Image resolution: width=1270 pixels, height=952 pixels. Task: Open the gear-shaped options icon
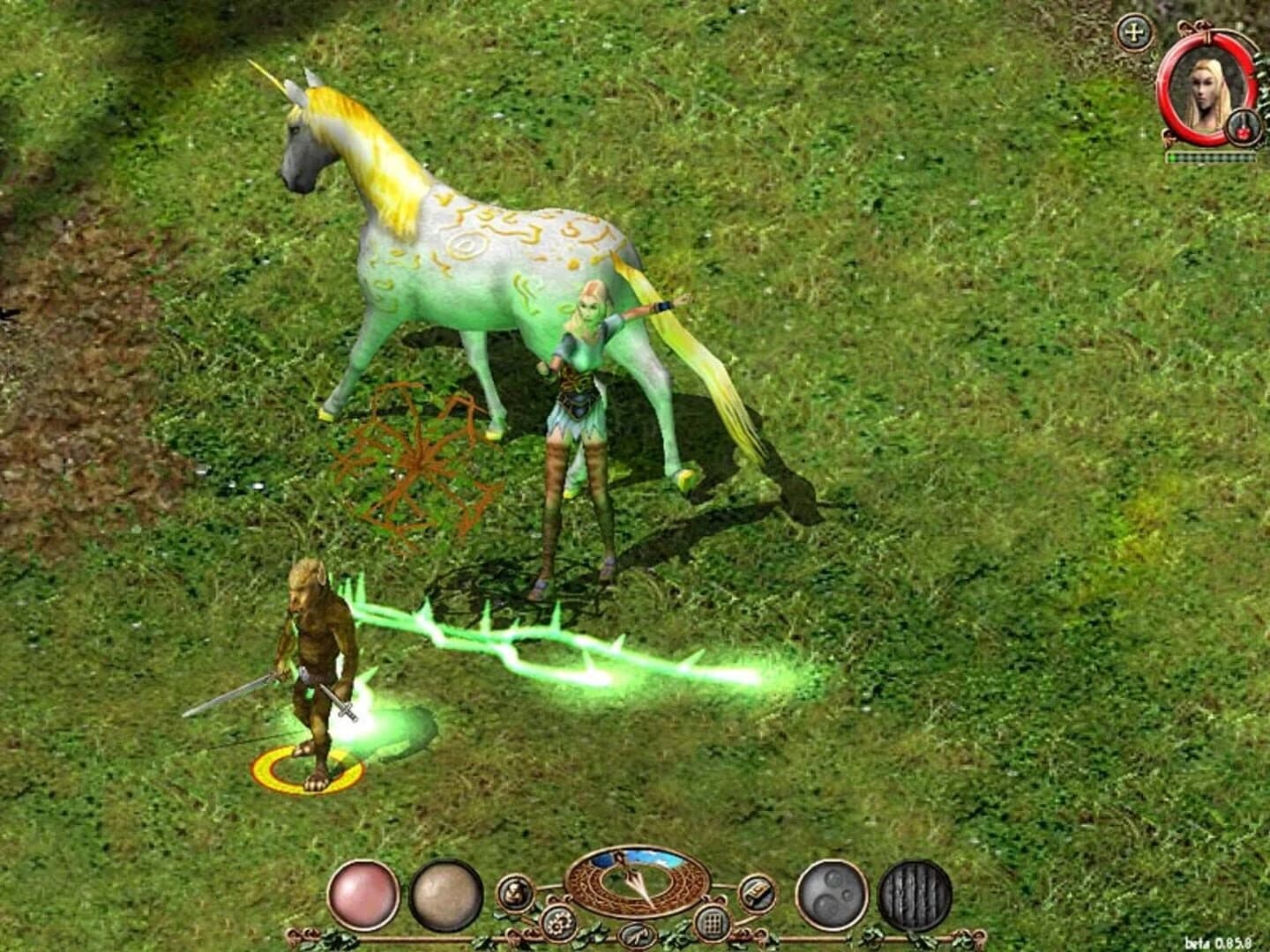(557, 923)
